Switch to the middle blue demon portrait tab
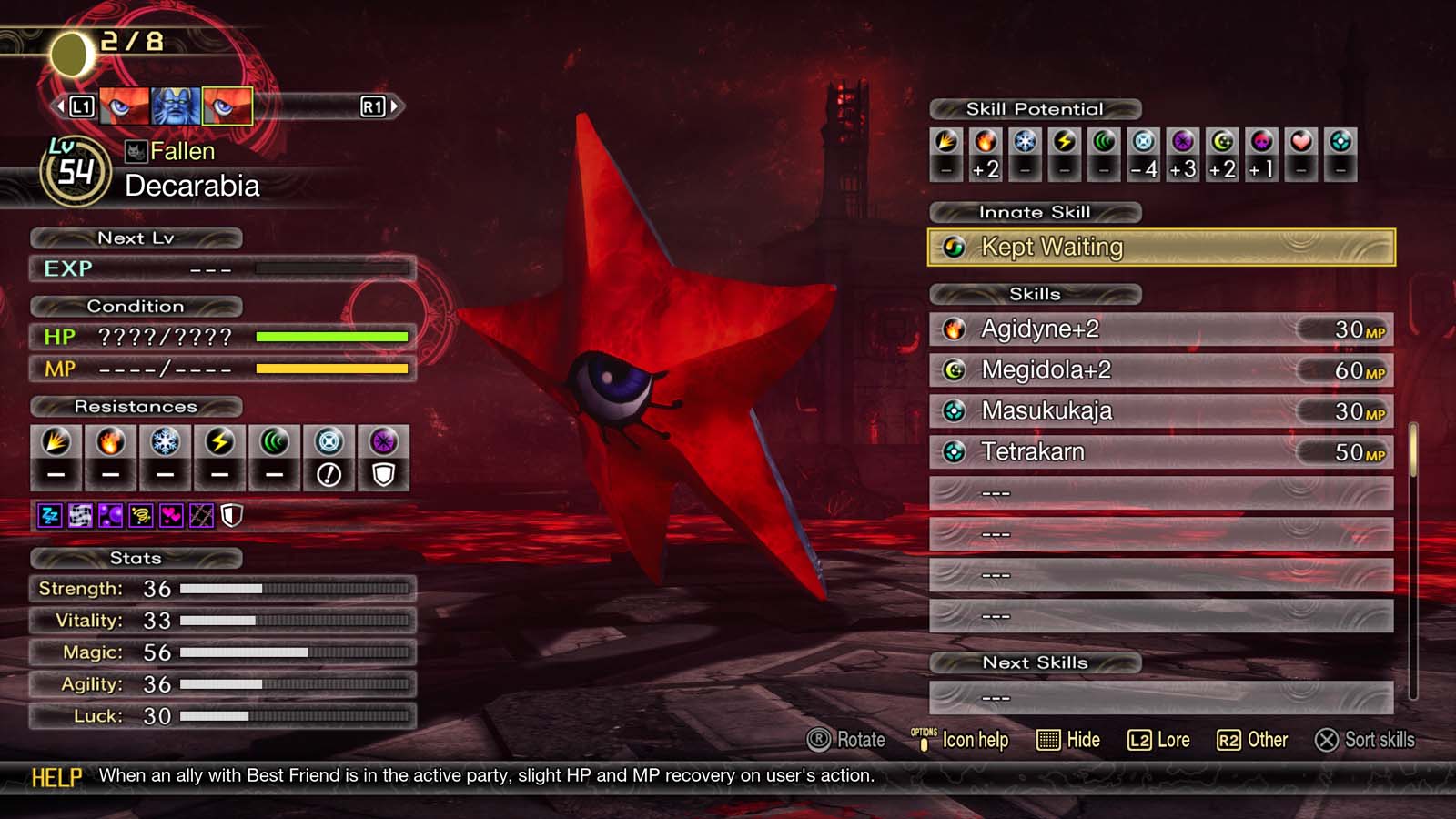Viewport: 1456px width, 819px height. [x=174, y=106]
